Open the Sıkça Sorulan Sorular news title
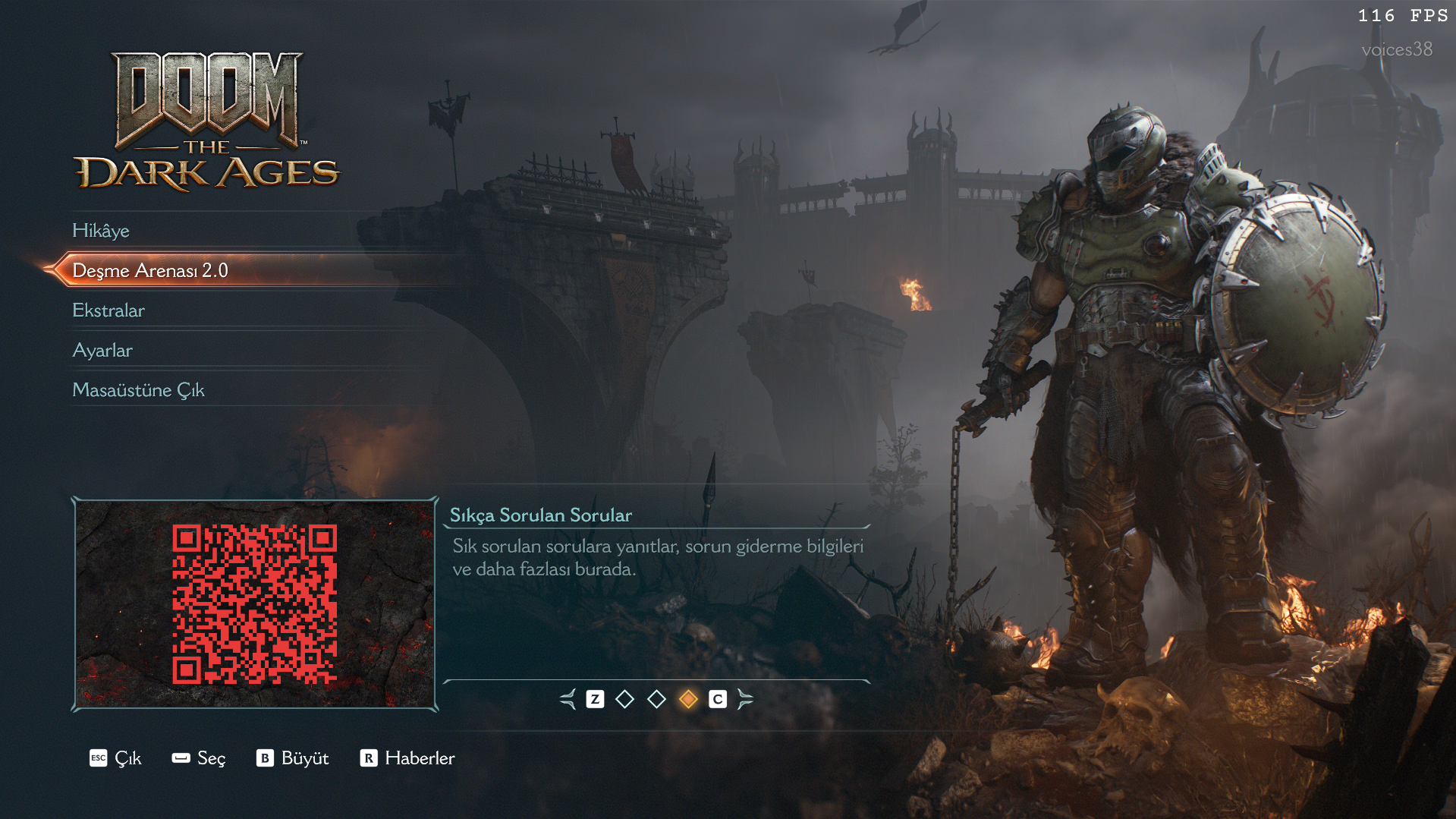The image size is (1456, 819). 540,515
